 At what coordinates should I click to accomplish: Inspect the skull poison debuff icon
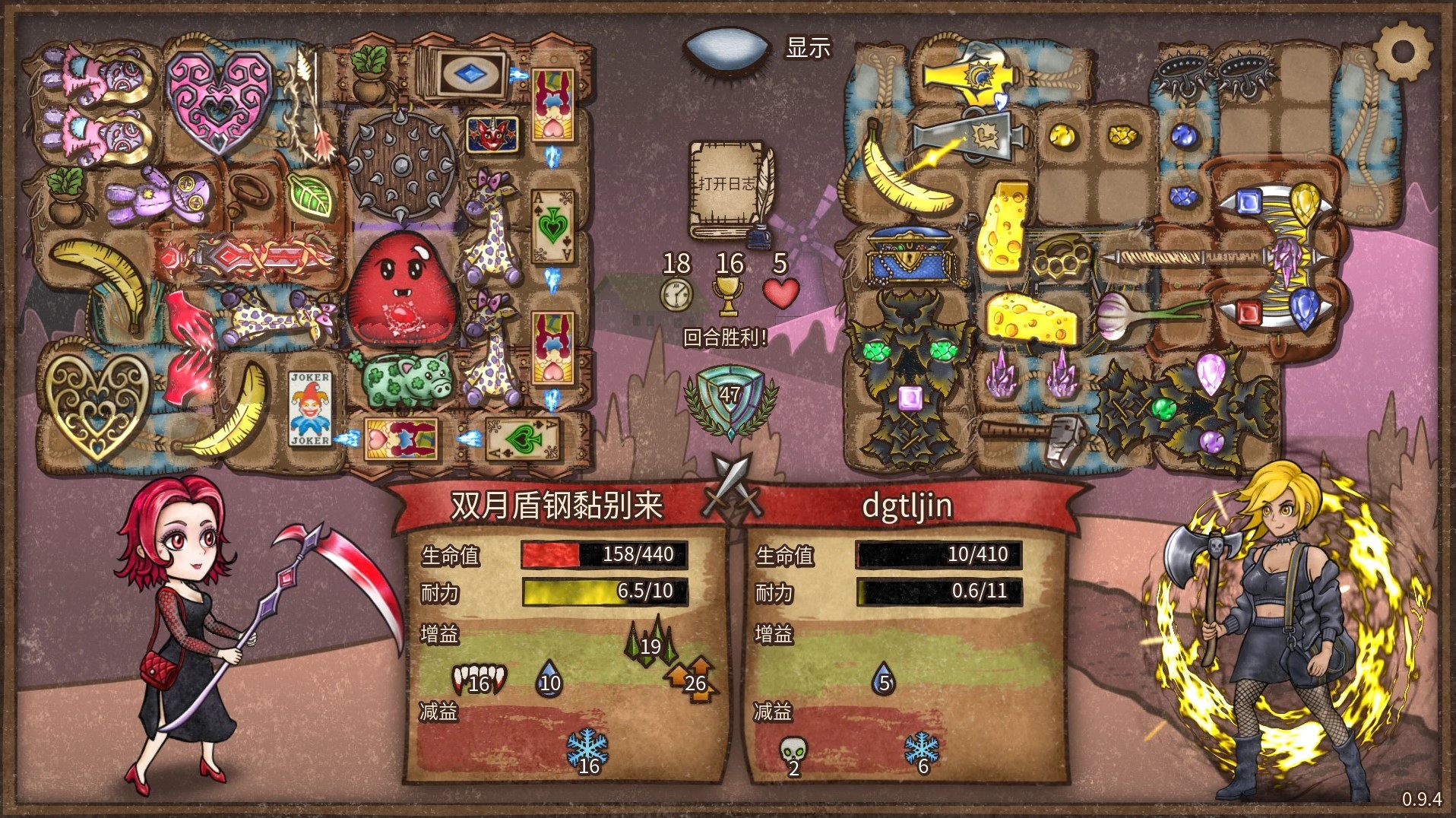(793, 754)
